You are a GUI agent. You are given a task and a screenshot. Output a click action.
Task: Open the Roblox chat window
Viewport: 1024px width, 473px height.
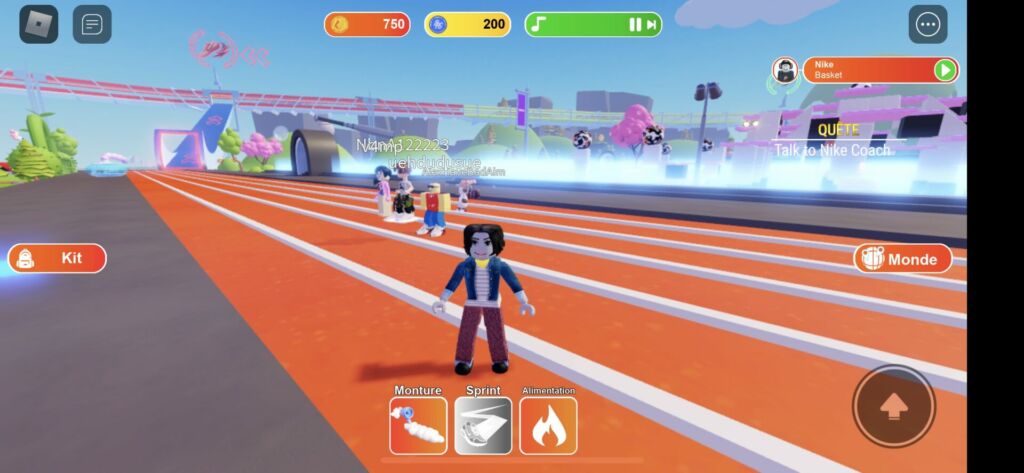pyautogui.click(x=92, y=24)
